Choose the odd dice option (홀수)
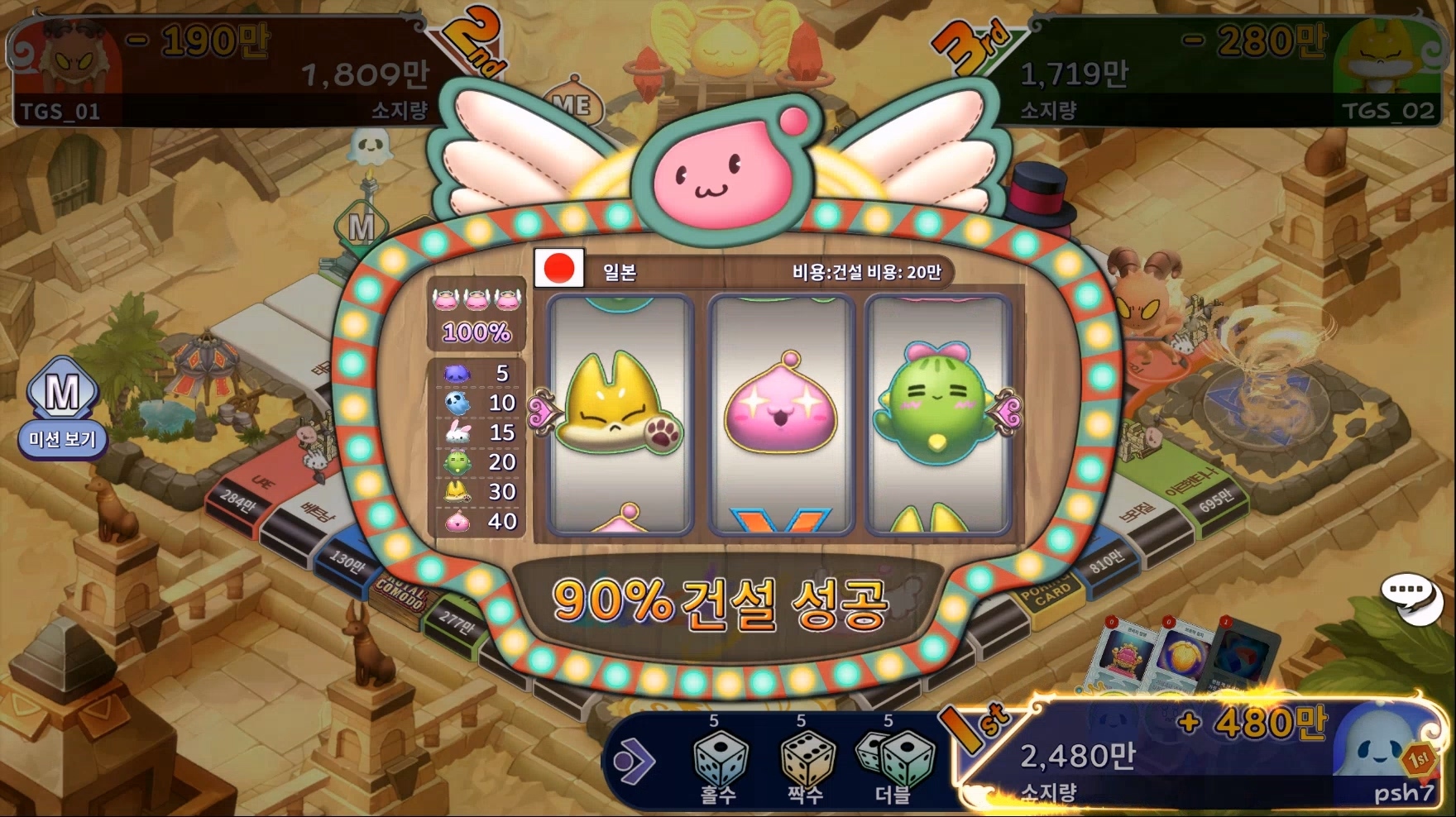1456x817 pixels. 720,764
